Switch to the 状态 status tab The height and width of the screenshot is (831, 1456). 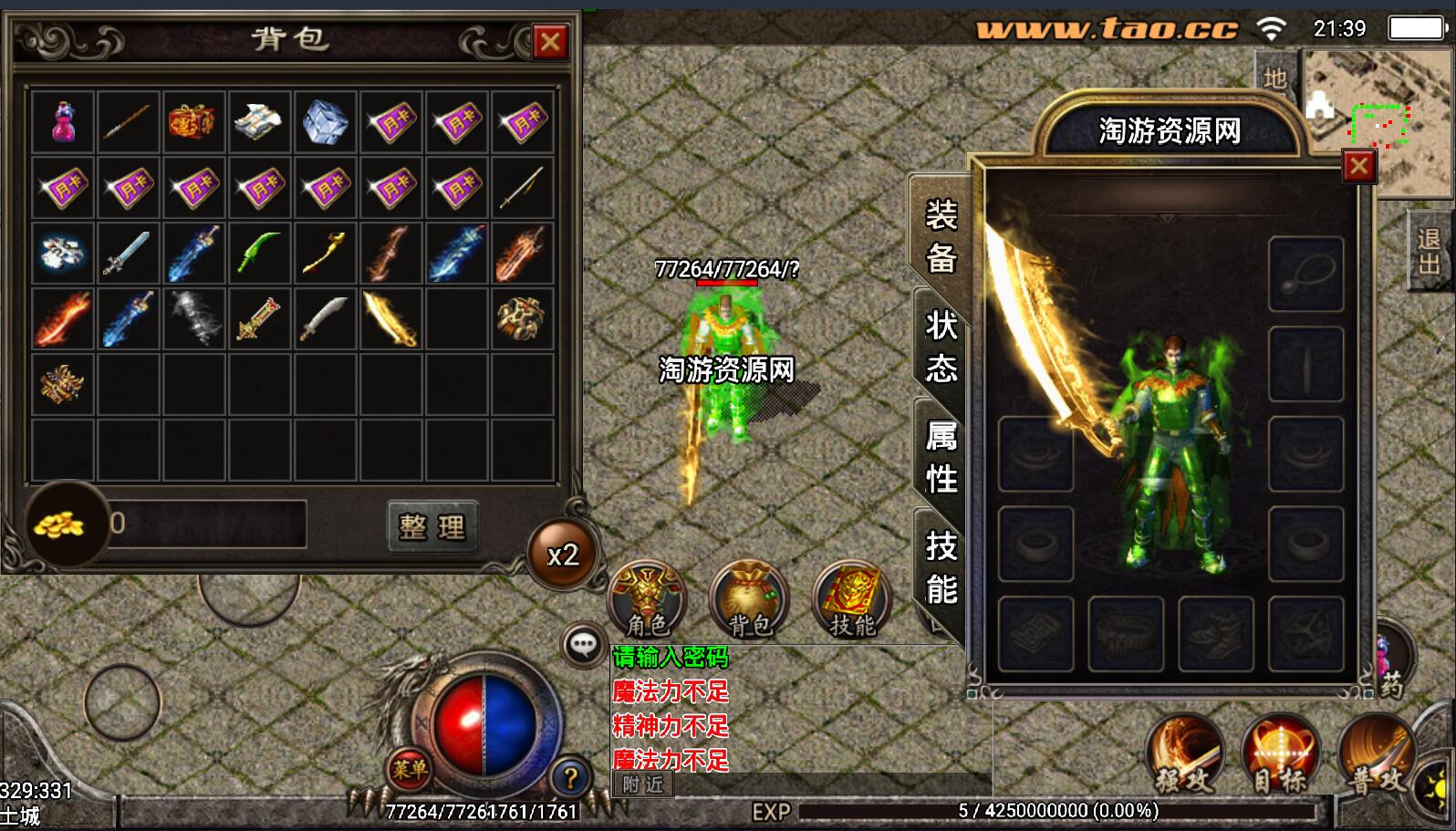pyautogui.click(x=941, y=347)
